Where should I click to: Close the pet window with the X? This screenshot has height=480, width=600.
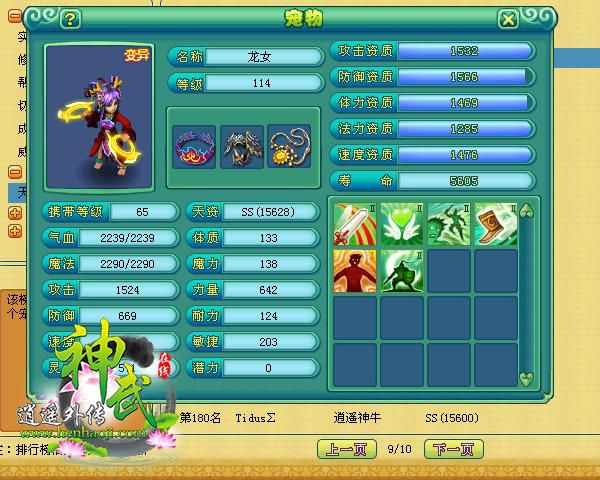508,18
